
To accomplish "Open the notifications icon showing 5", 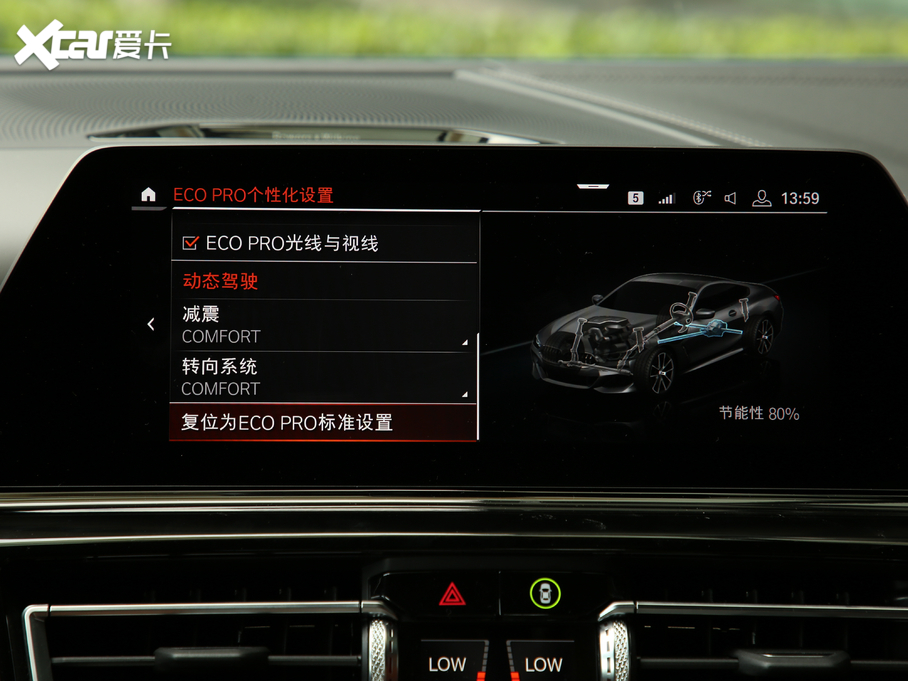I will click(x=635, y=198).
